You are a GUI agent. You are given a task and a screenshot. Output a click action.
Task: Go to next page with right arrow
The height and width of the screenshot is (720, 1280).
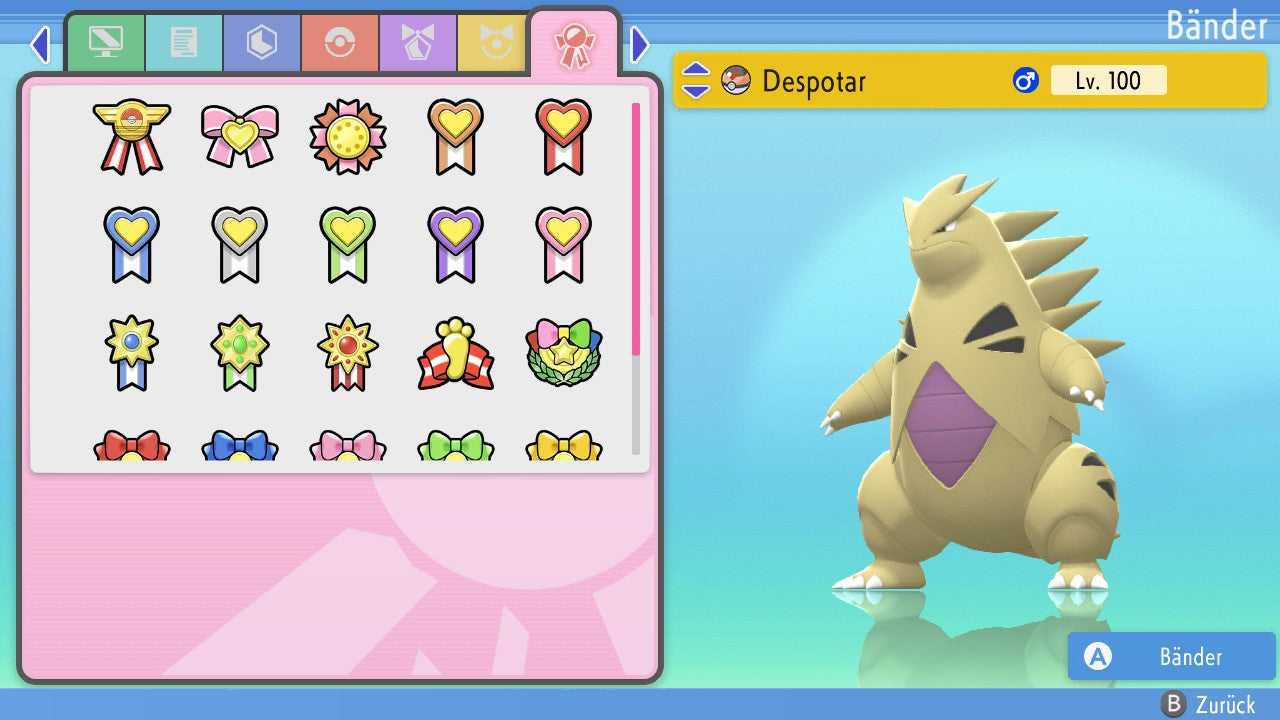point(640,44)
